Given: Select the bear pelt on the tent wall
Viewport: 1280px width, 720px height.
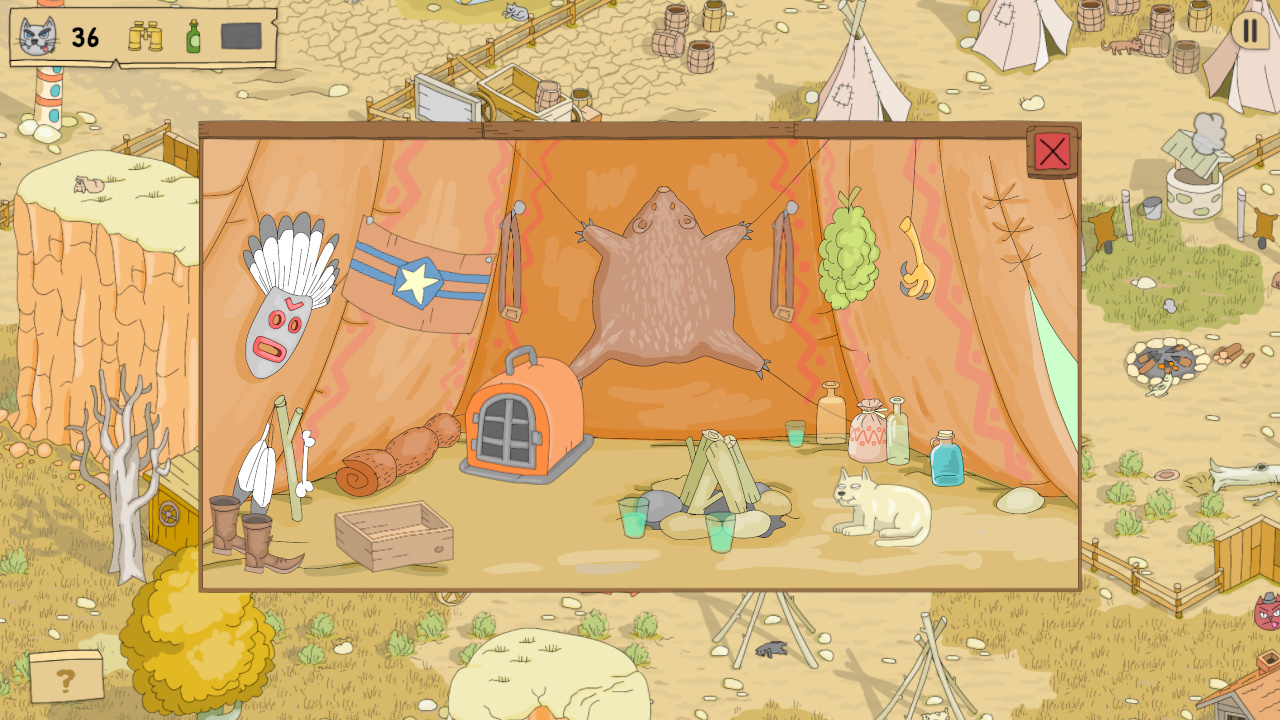Looking at the screenshot, I should pos(660,290).
